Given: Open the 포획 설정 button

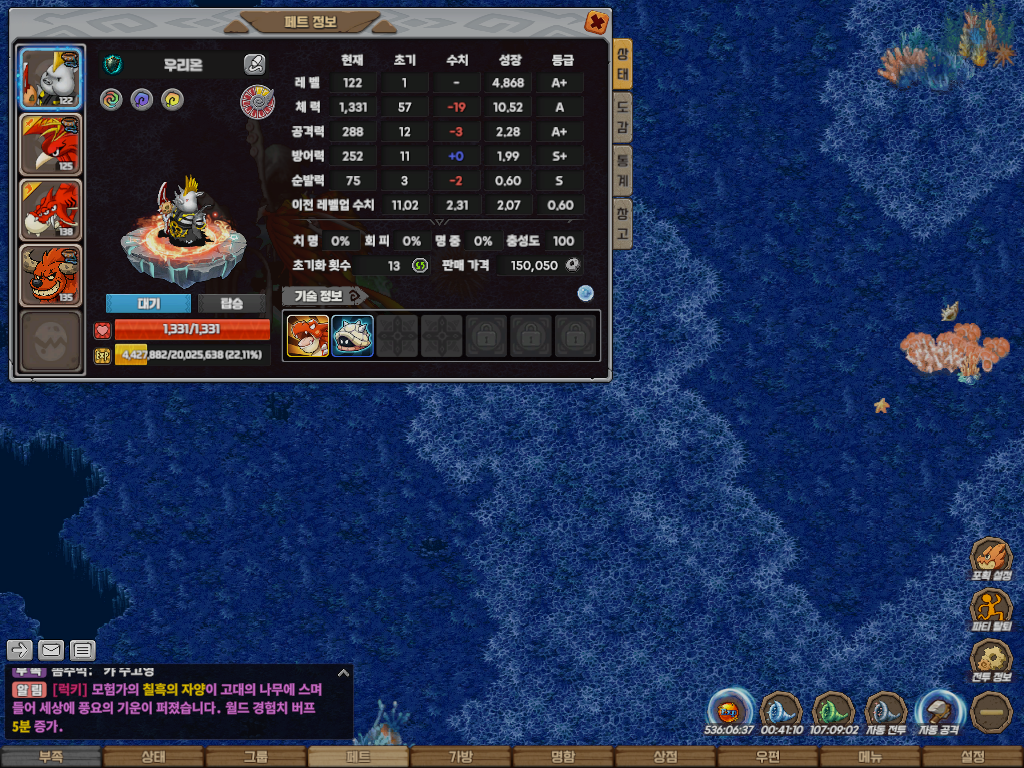Looking at the screenshot, I should [x=990, y=559].
